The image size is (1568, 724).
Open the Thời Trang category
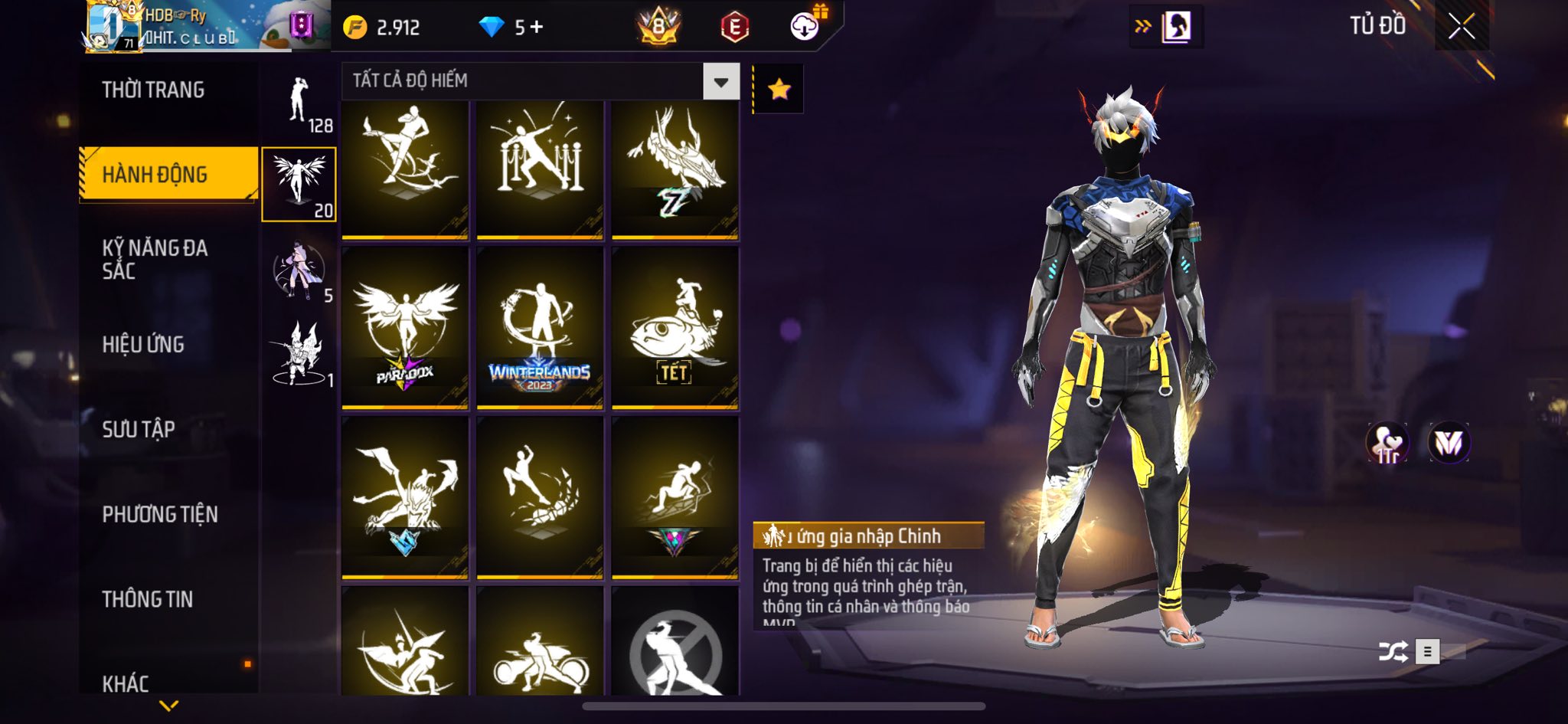click(x=153, y=90)
